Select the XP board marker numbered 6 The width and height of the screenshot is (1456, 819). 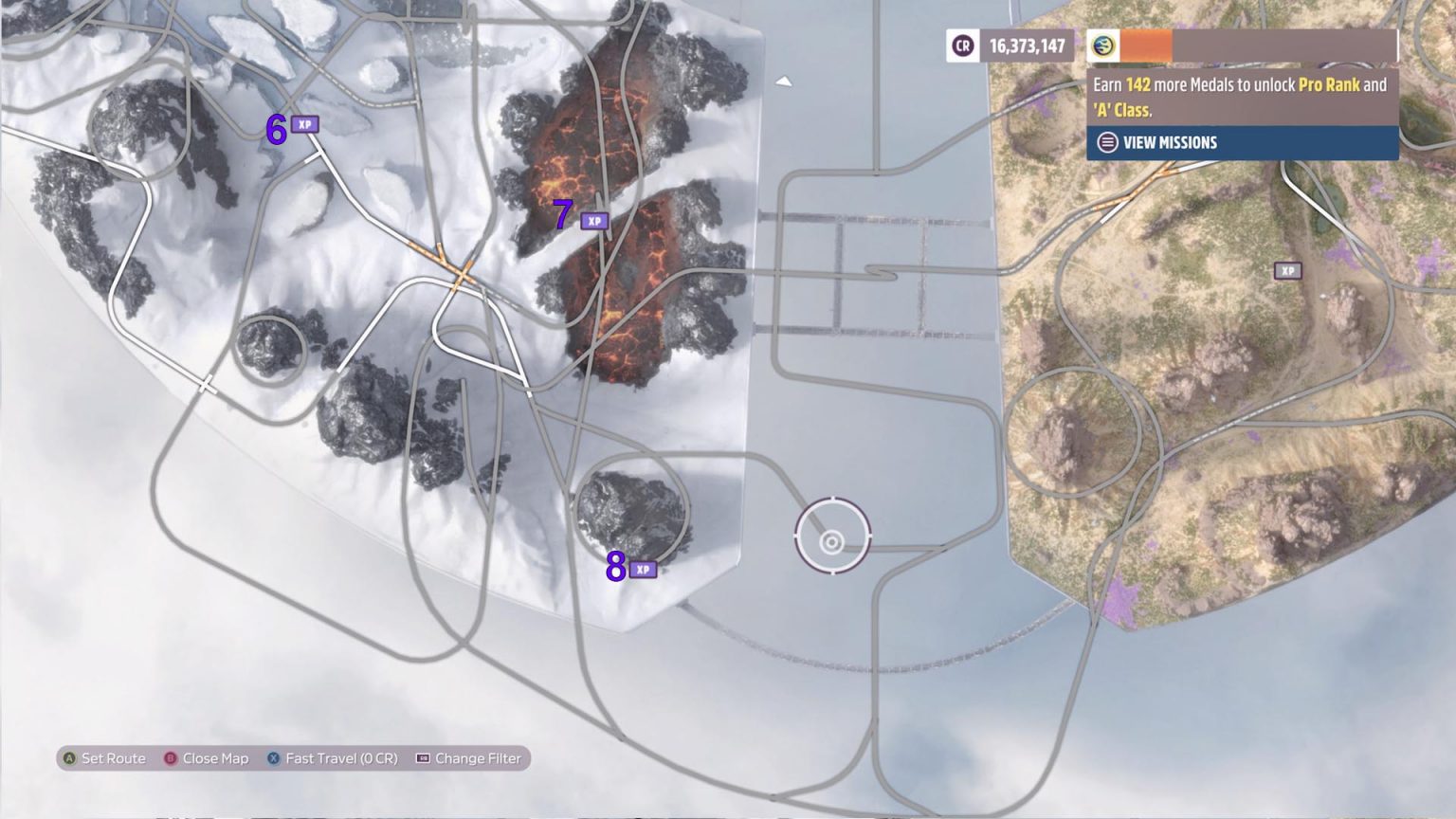304,125
